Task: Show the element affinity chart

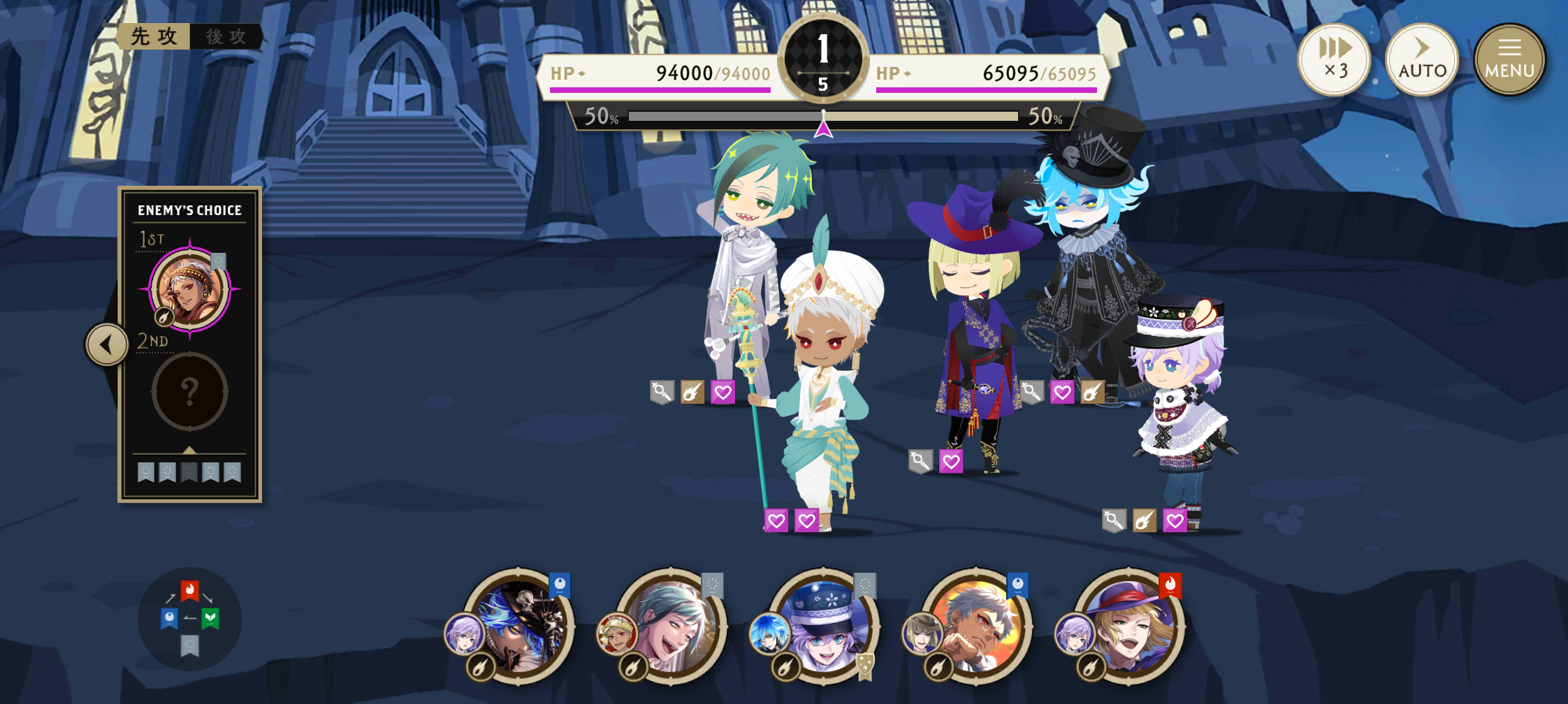Action: click(x=189, y=619)
